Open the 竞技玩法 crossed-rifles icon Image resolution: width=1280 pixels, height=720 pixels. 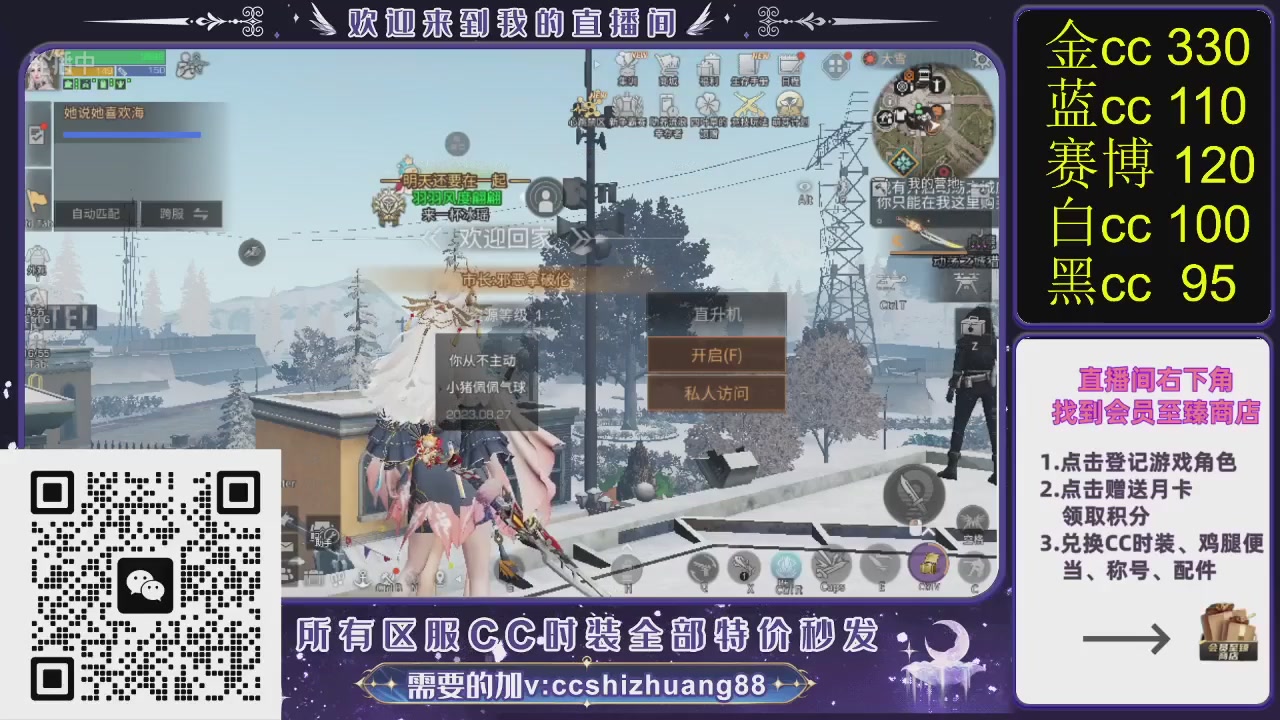[747, 101]
